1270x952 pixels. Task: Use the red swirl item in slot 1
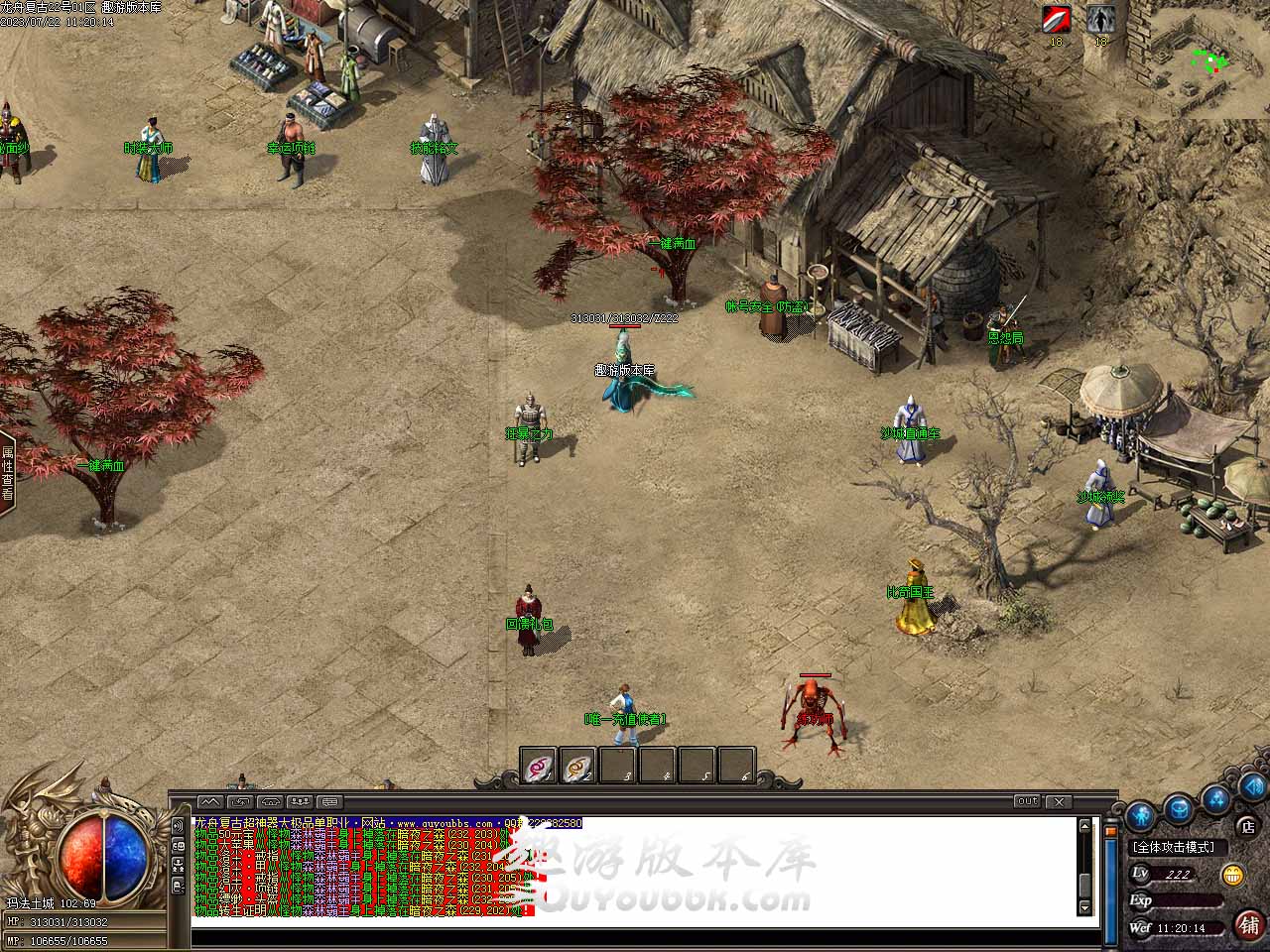pos(539,766)
